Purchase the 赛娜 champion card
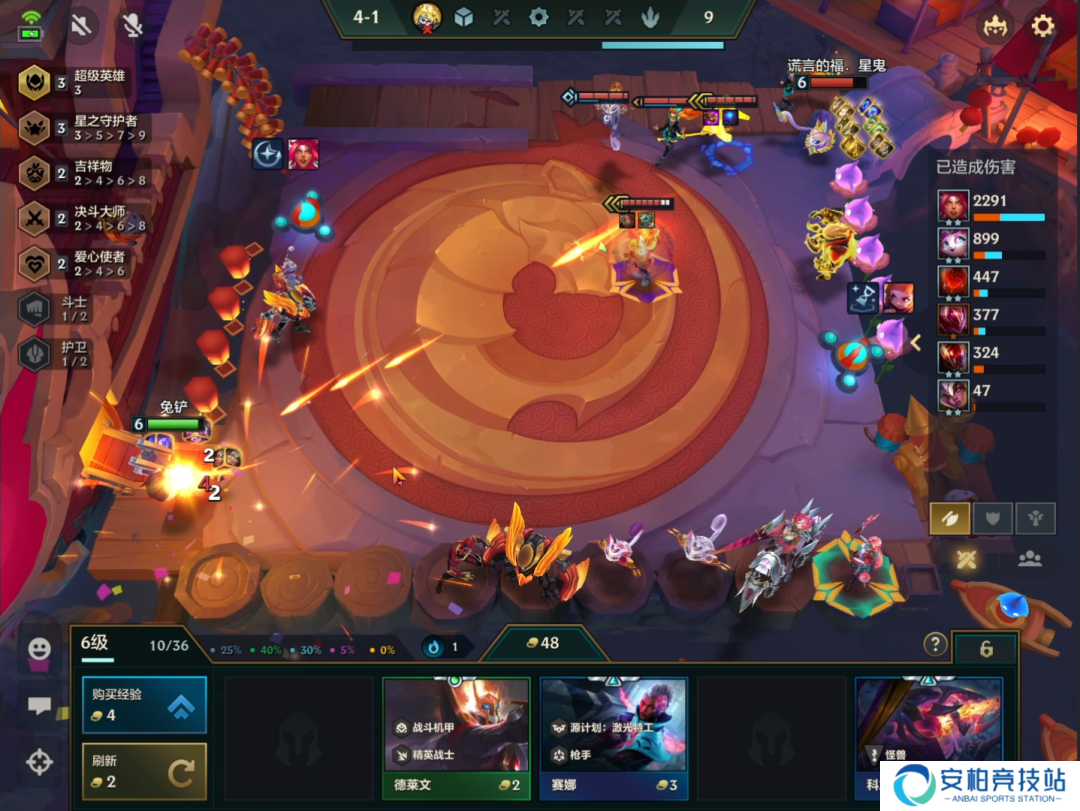The image size is (1080, 811). pos(613,735)
